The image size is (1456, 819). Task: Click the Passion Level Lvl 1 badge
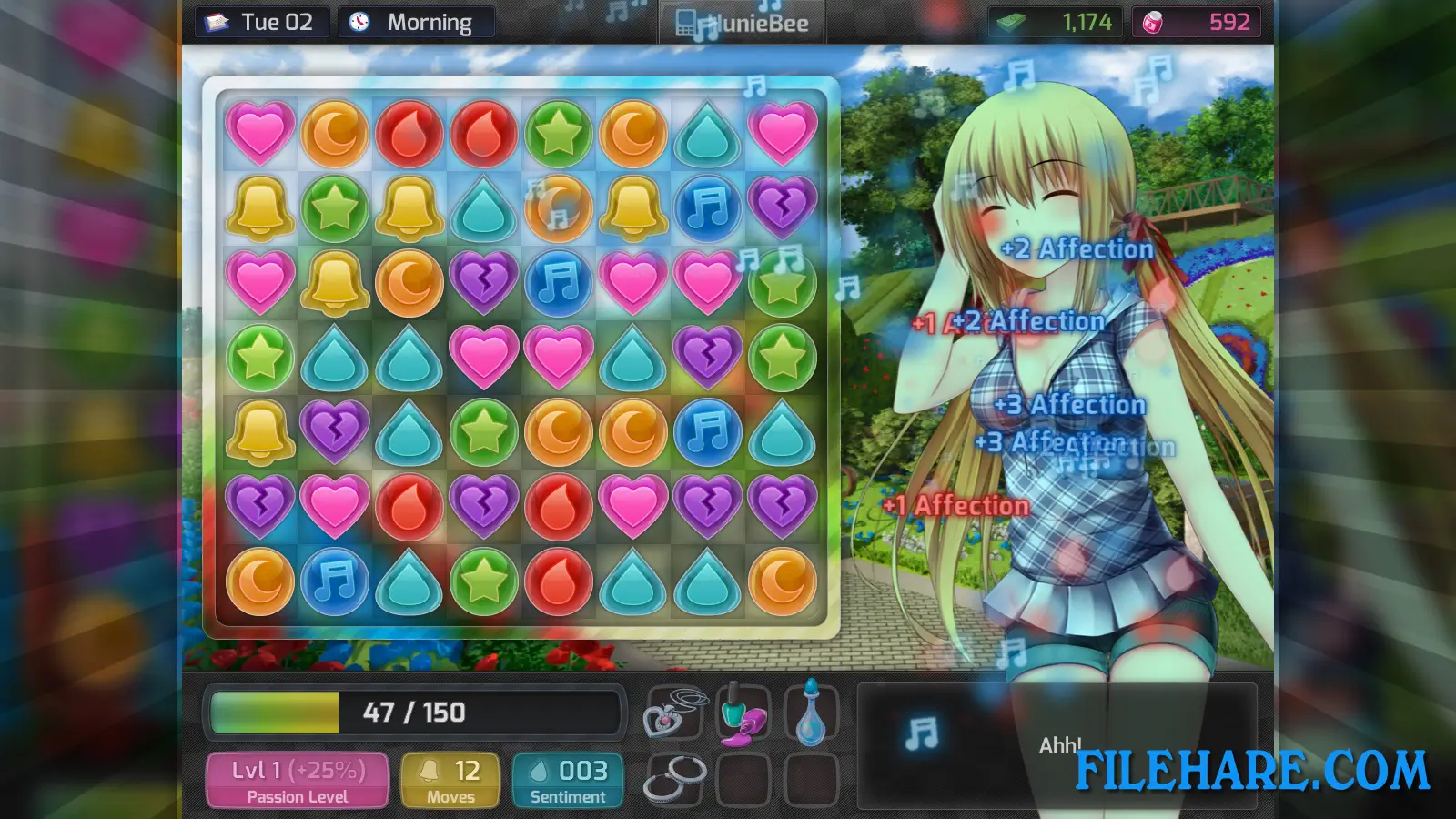296,778
